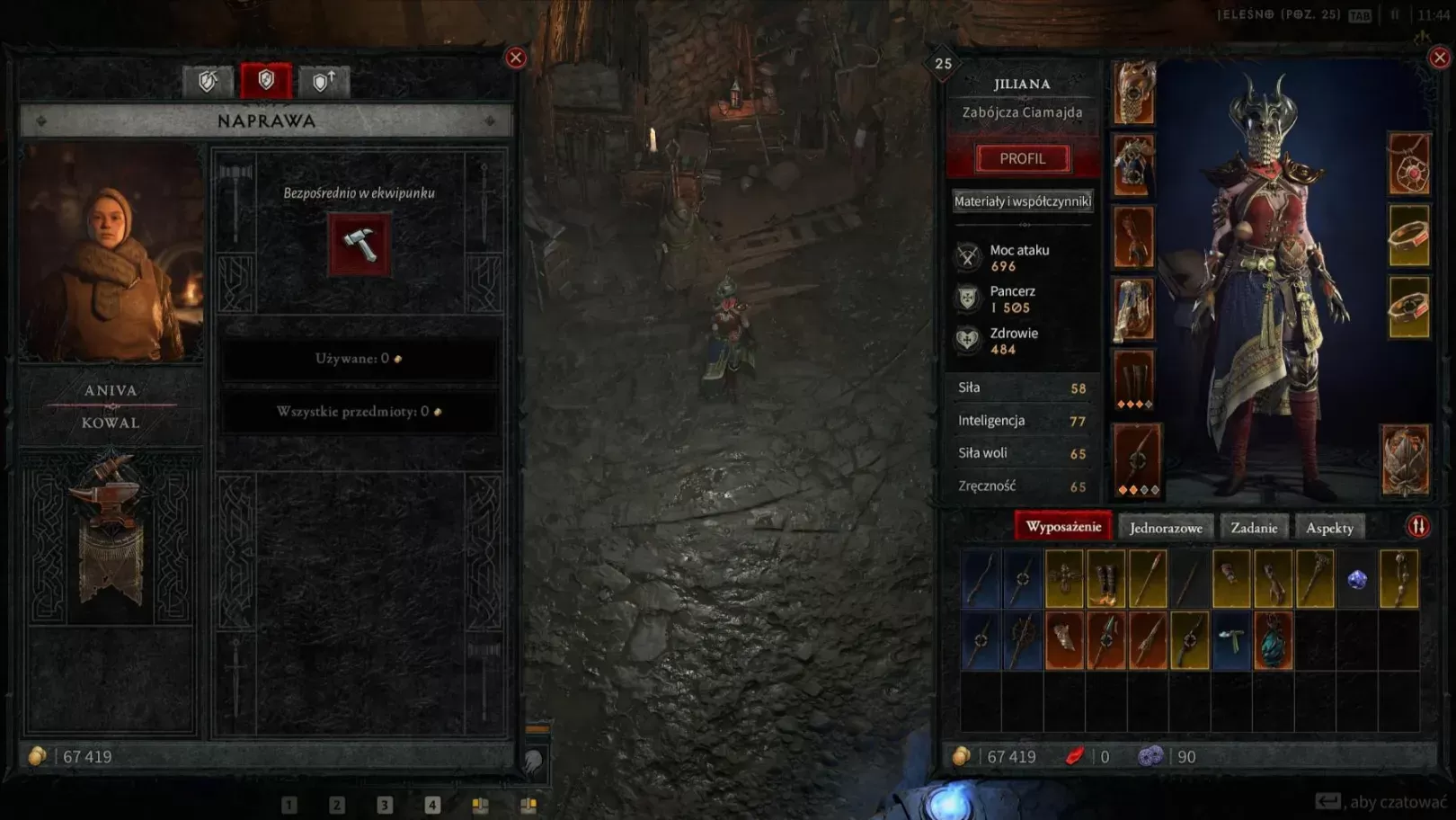
Task: Select the Zadanie tab
Action: tap(1254, 528)
